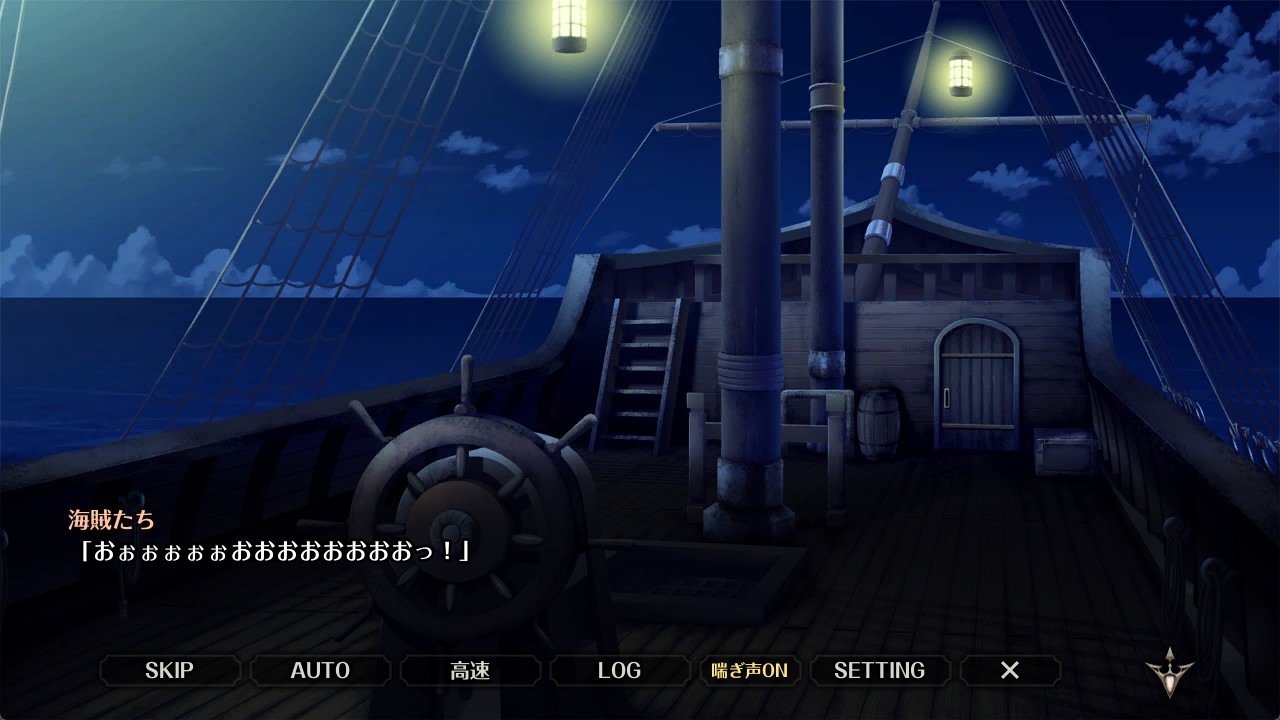
Task: Toggle the 喘ぎ声ON voice button
Action: pyautogui.click(x=749, y=670)
